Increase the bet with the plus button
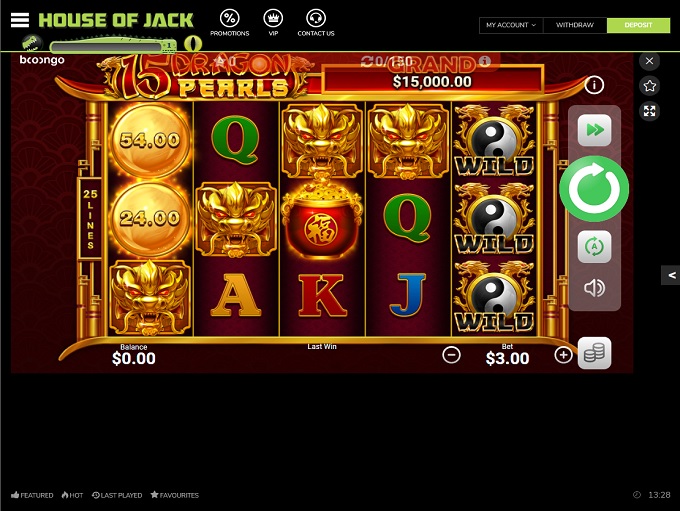This screenshot has width=680, height=511. coord(564,354)
